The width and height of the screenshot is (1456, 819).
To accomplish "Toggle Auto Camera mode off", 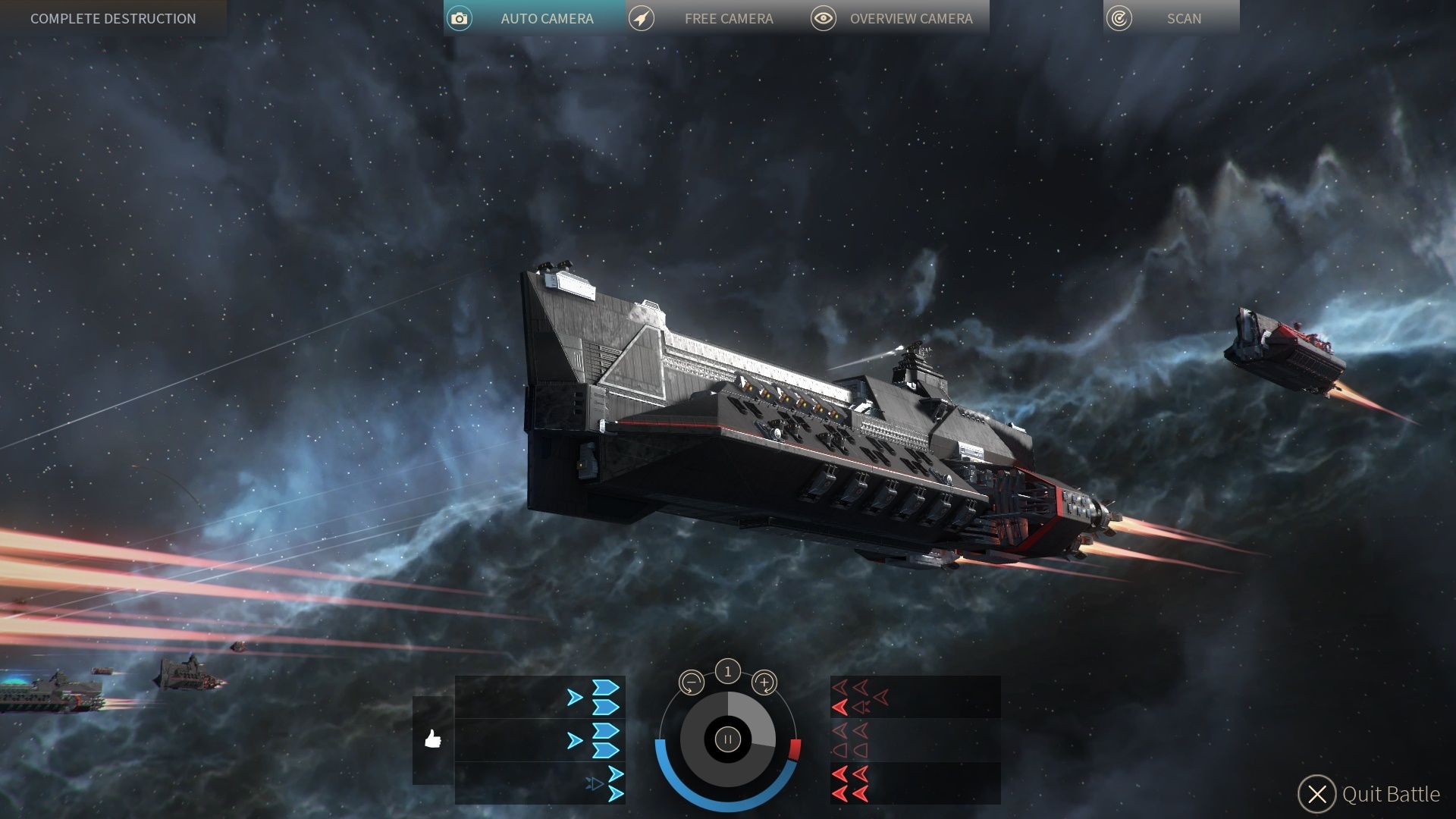I will click(548, 18).
